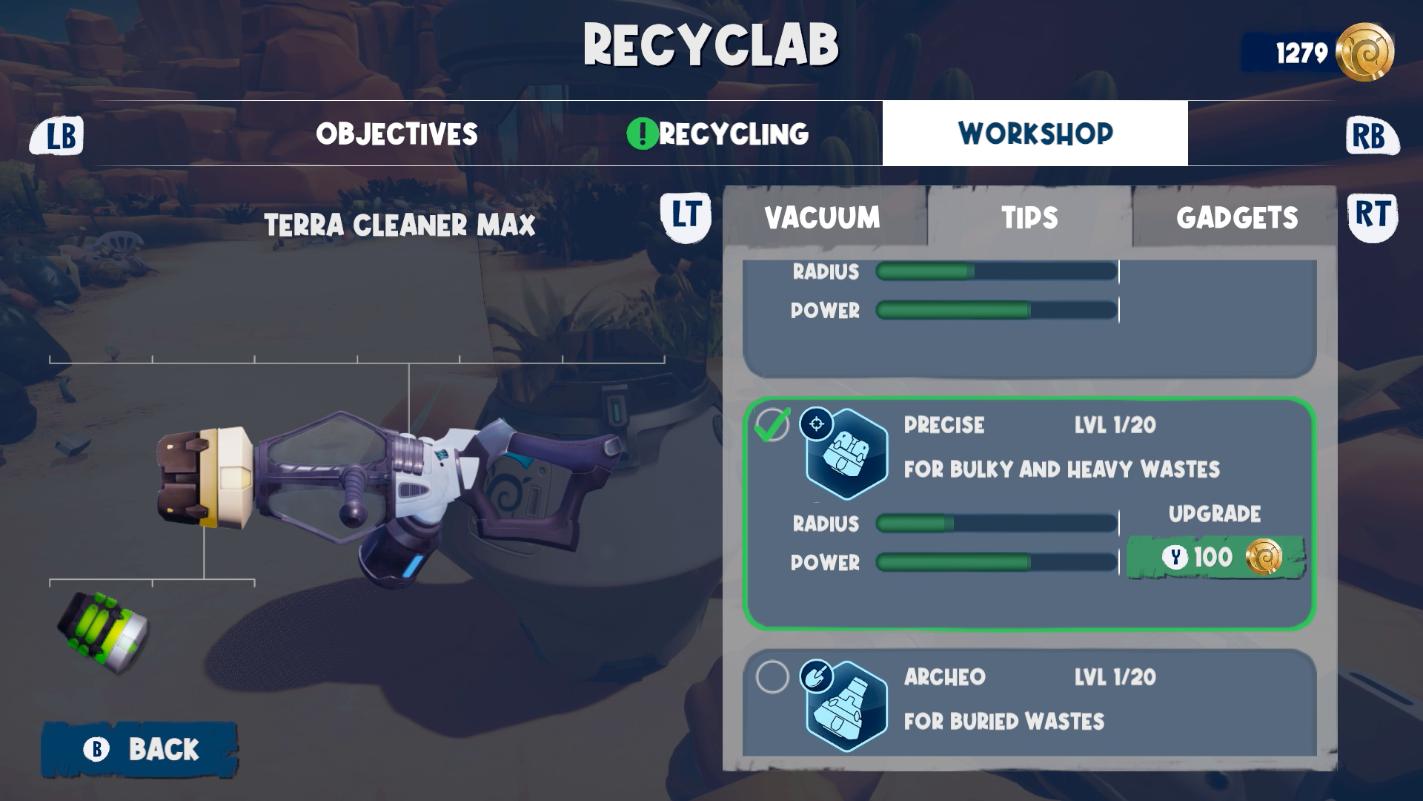1423x801 pixels.
Task: Pick the green canister gadget thumbnail
Action: coord(103,630)
